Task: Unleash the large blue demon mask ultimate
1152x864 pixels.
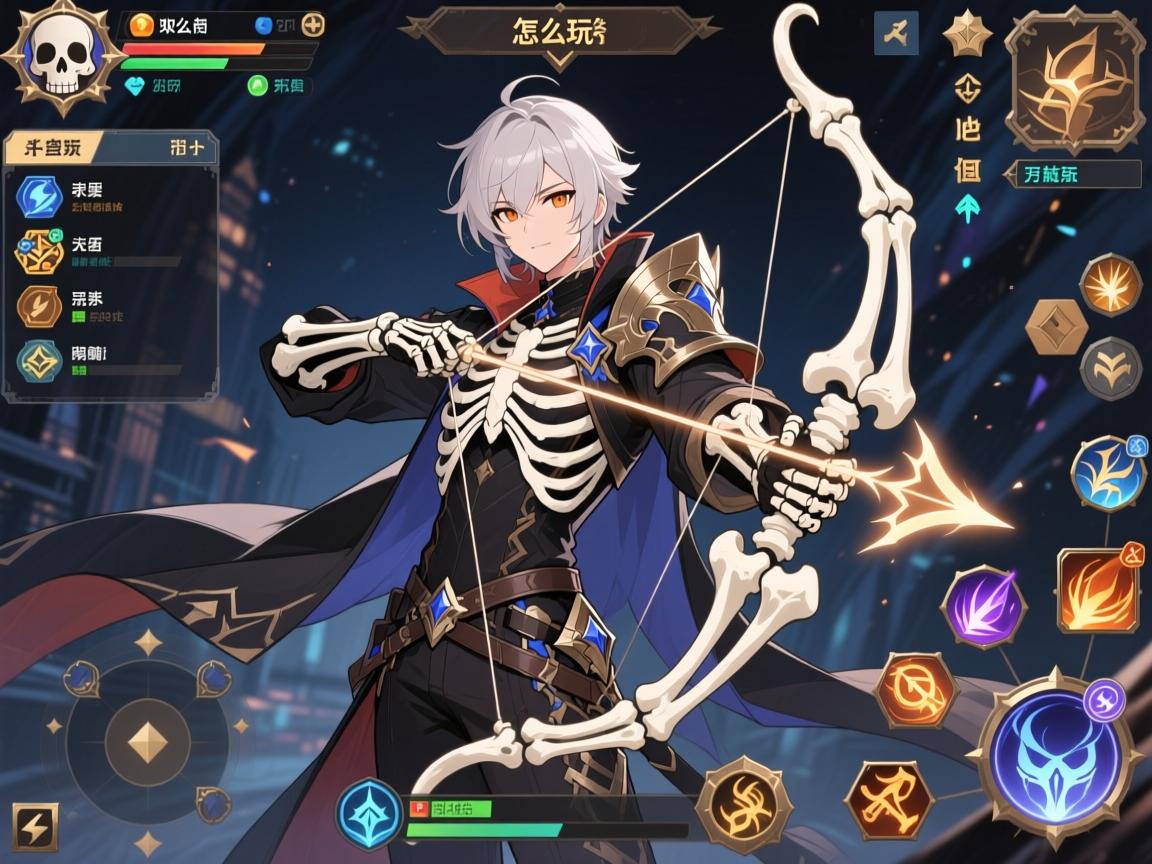Action: click(x=1055, y=754)
